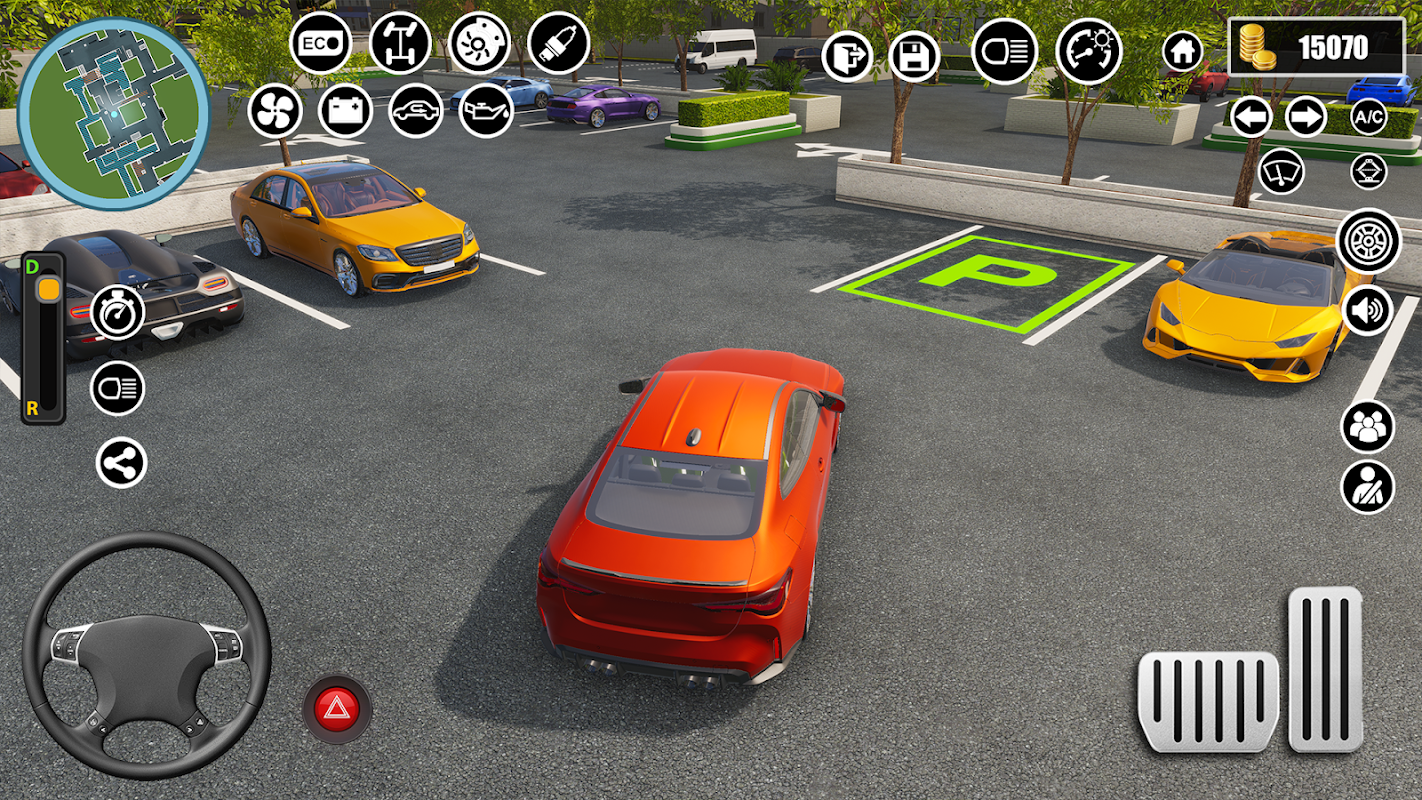Turn on the cooling fan icon
1422x800 pixels.
(x=275, y=110)
